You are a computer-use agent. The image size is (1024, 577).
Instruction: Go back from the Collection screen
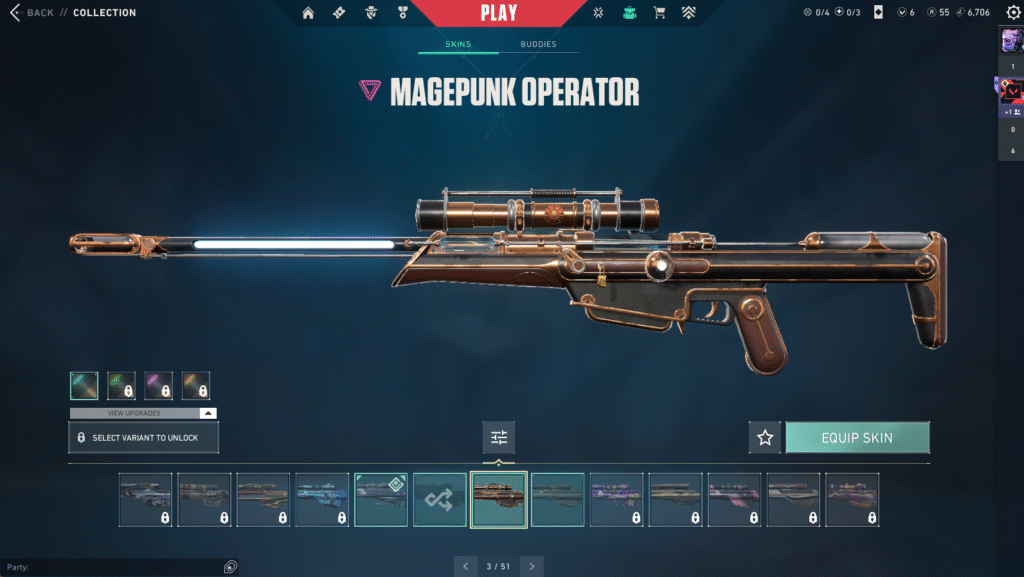(32, 13)
